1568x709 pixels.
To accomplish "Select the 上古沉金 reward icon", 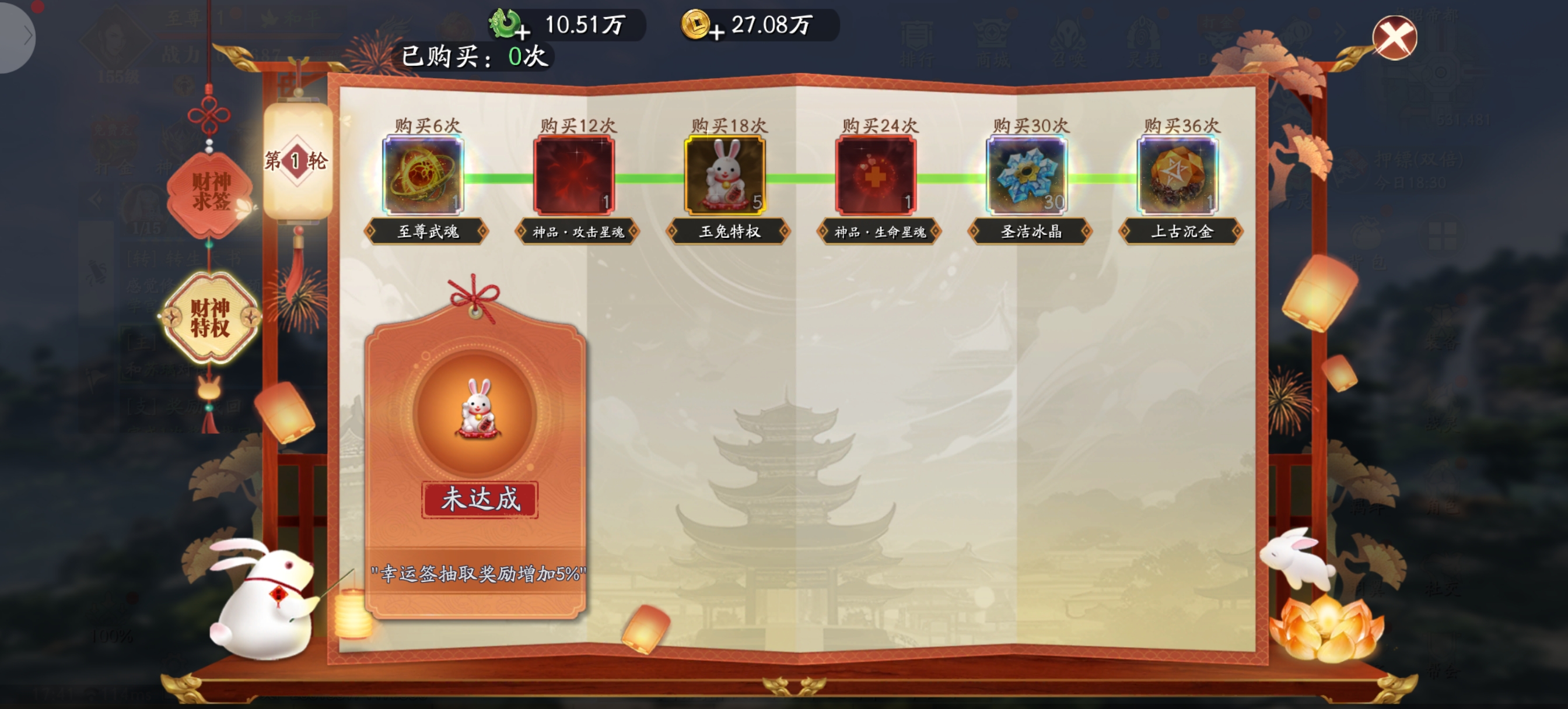I will 1177,176.
